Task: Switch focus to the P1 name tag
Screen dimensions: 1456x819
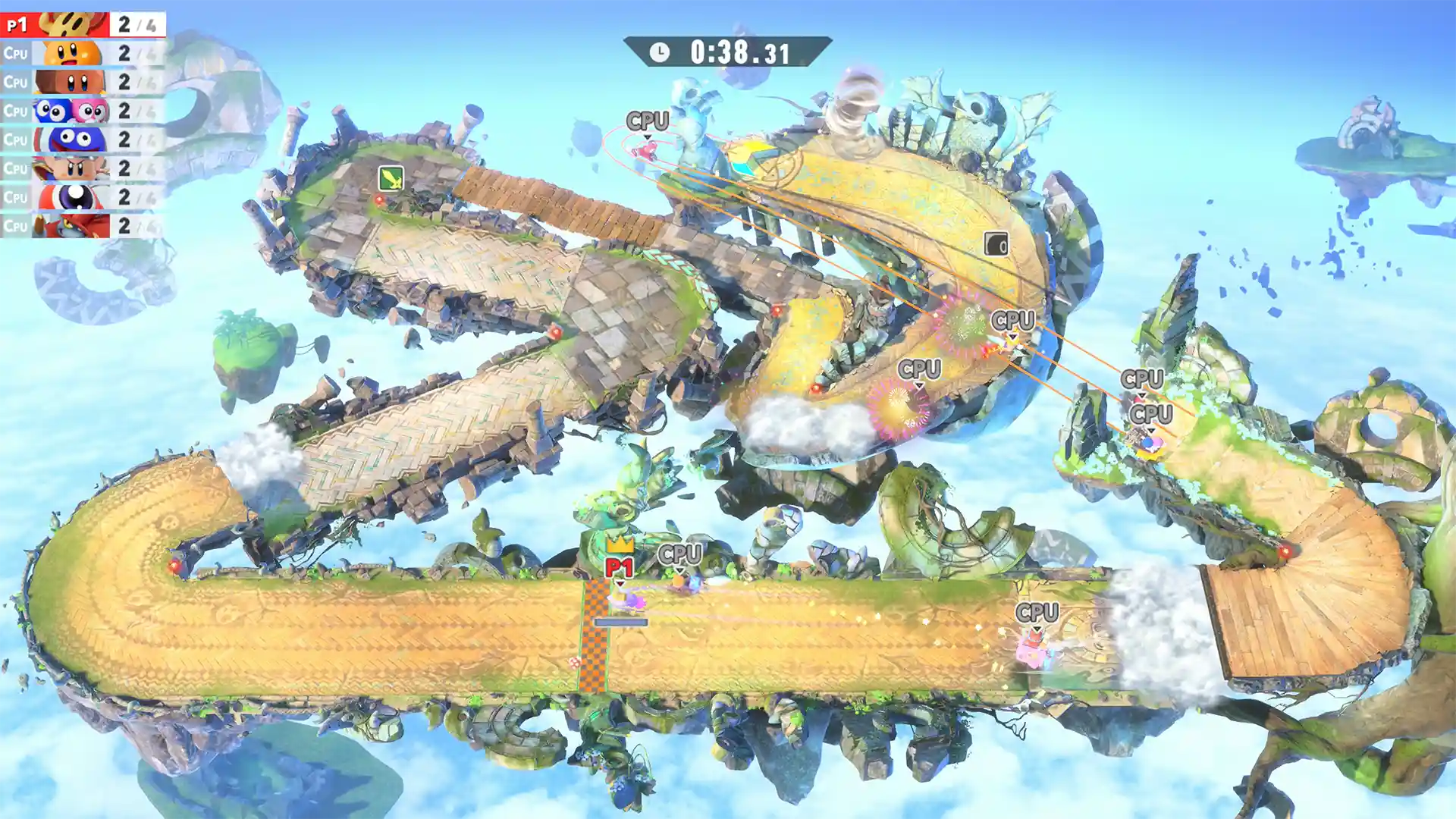Action: (620, 566)
